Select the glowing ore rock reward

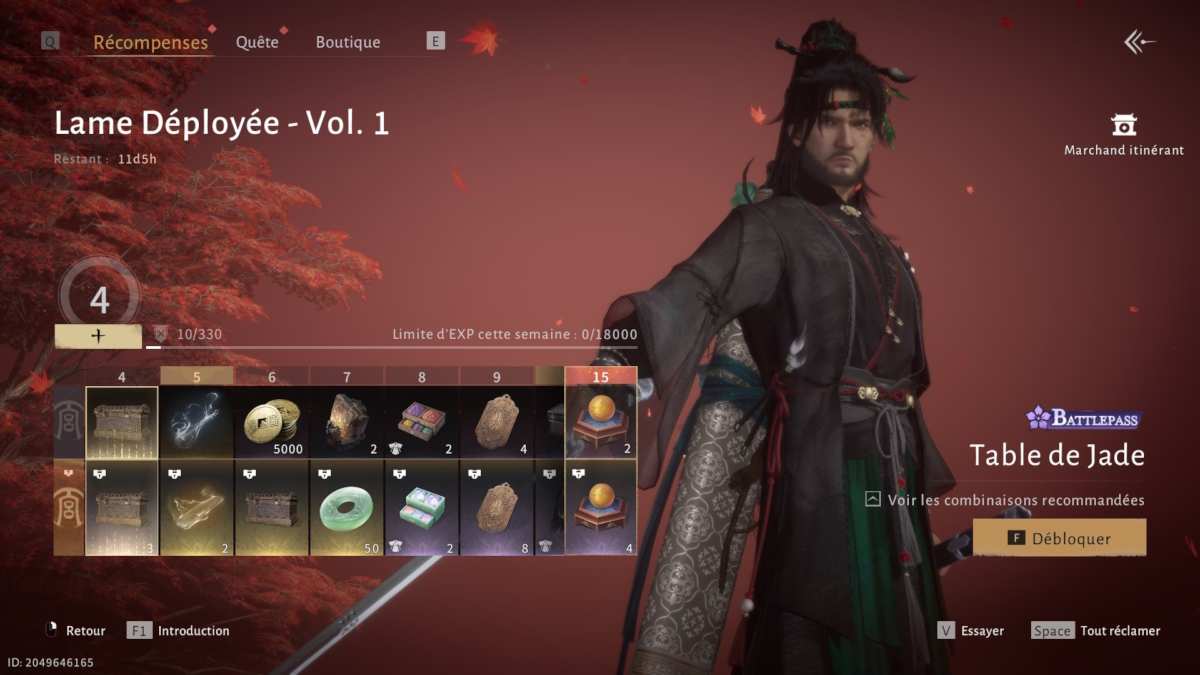point(346,422)
